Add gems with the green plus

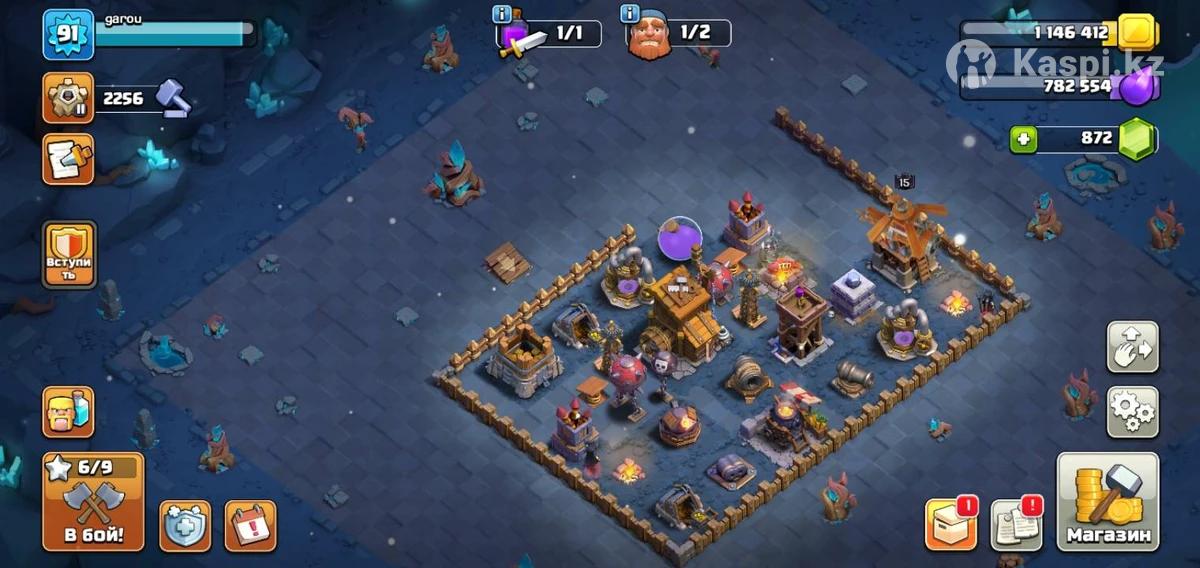[x=1022, y=139]
